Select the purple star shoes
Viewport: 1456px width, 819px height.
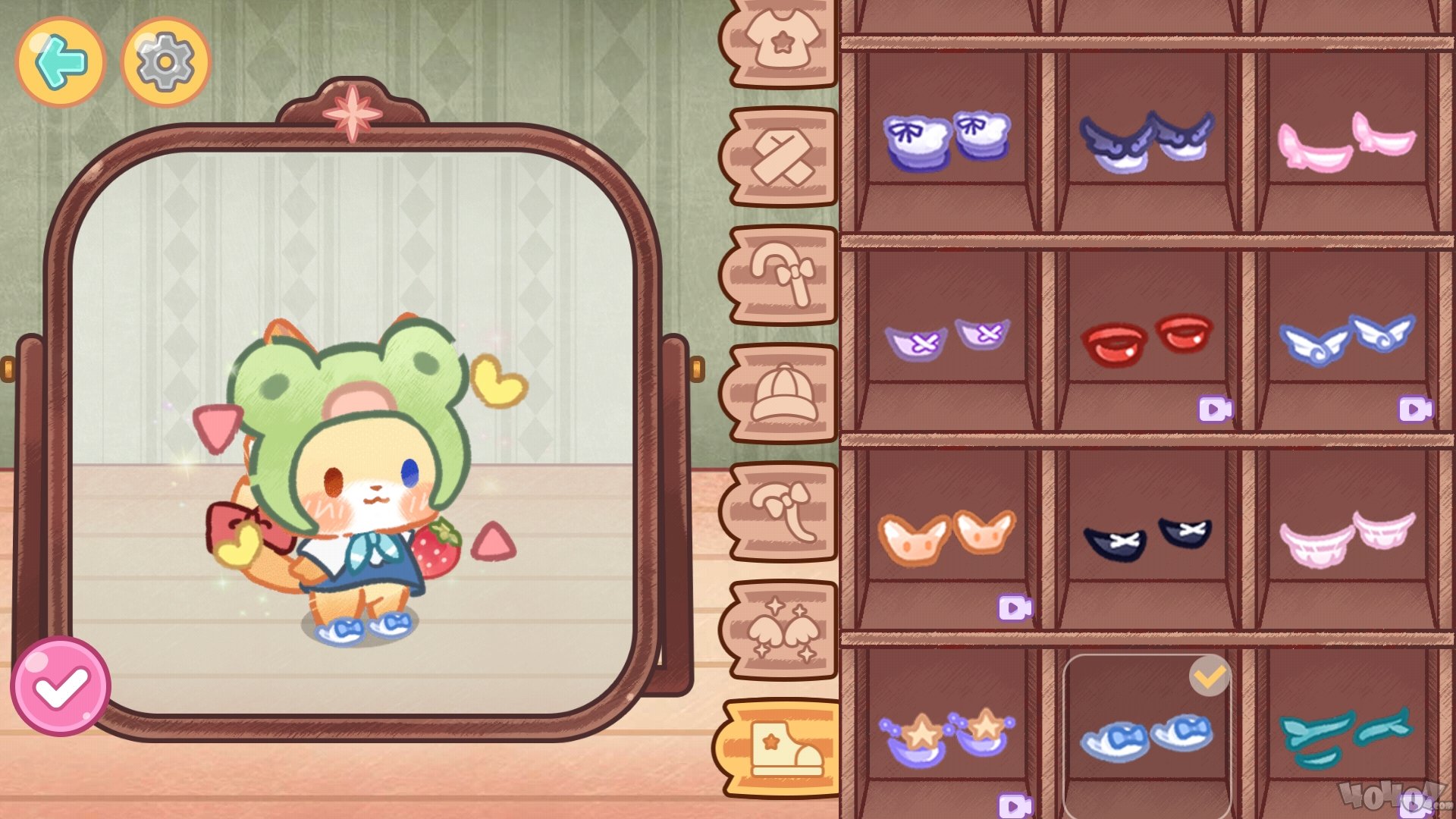(946, 736)
